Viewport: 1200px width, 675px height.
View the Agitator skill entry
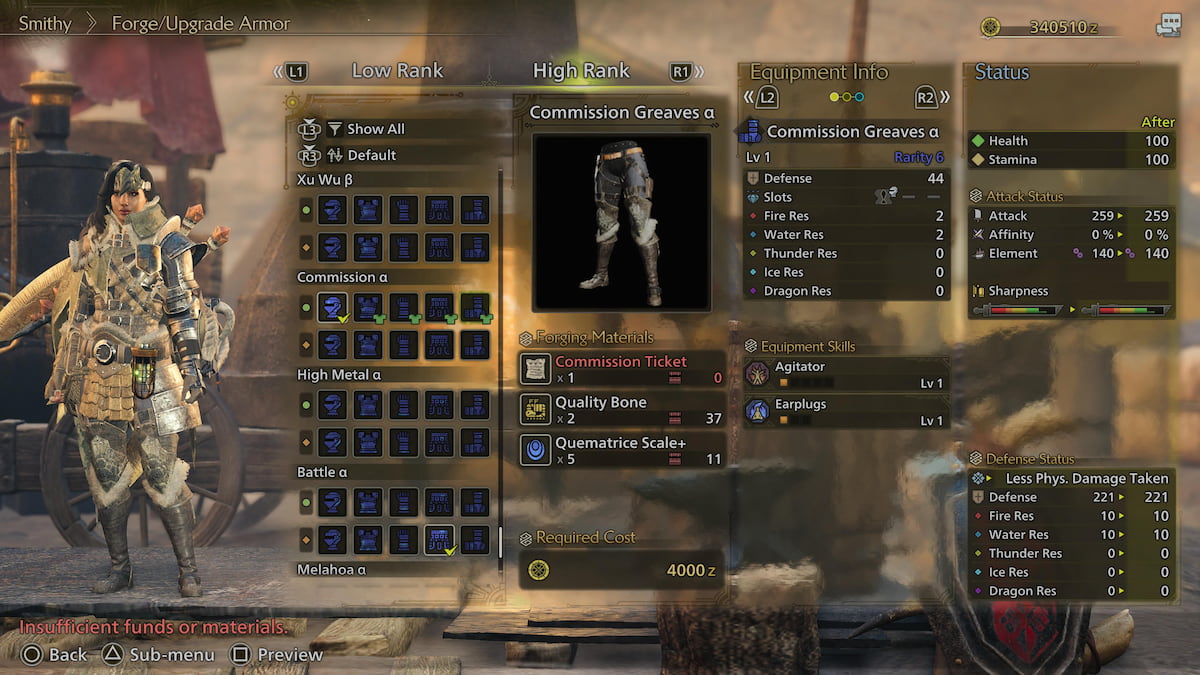pyautogui.click(x=845, y=374)
